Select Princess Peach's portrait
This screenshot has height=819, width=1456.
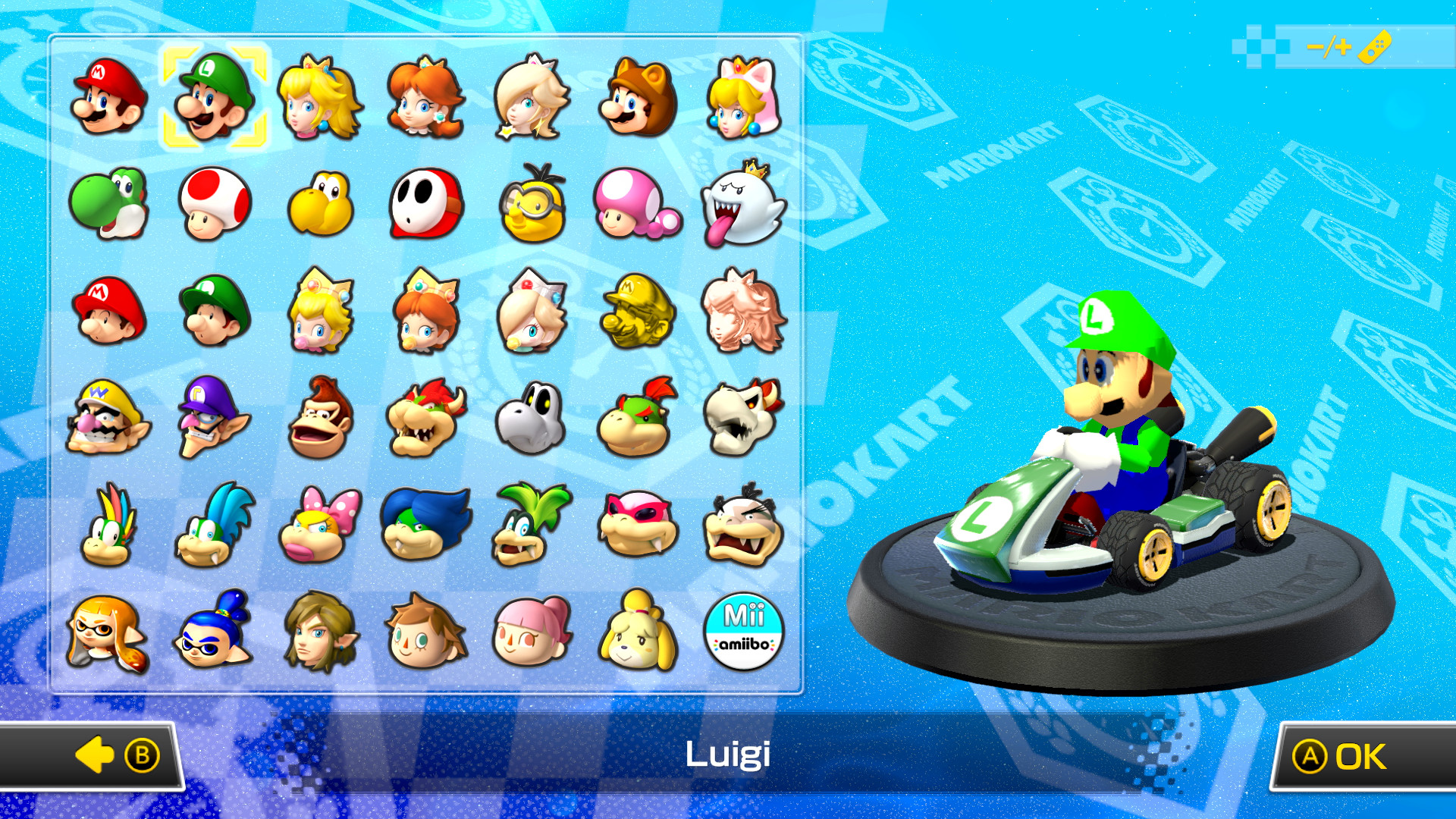pos(320,99)
